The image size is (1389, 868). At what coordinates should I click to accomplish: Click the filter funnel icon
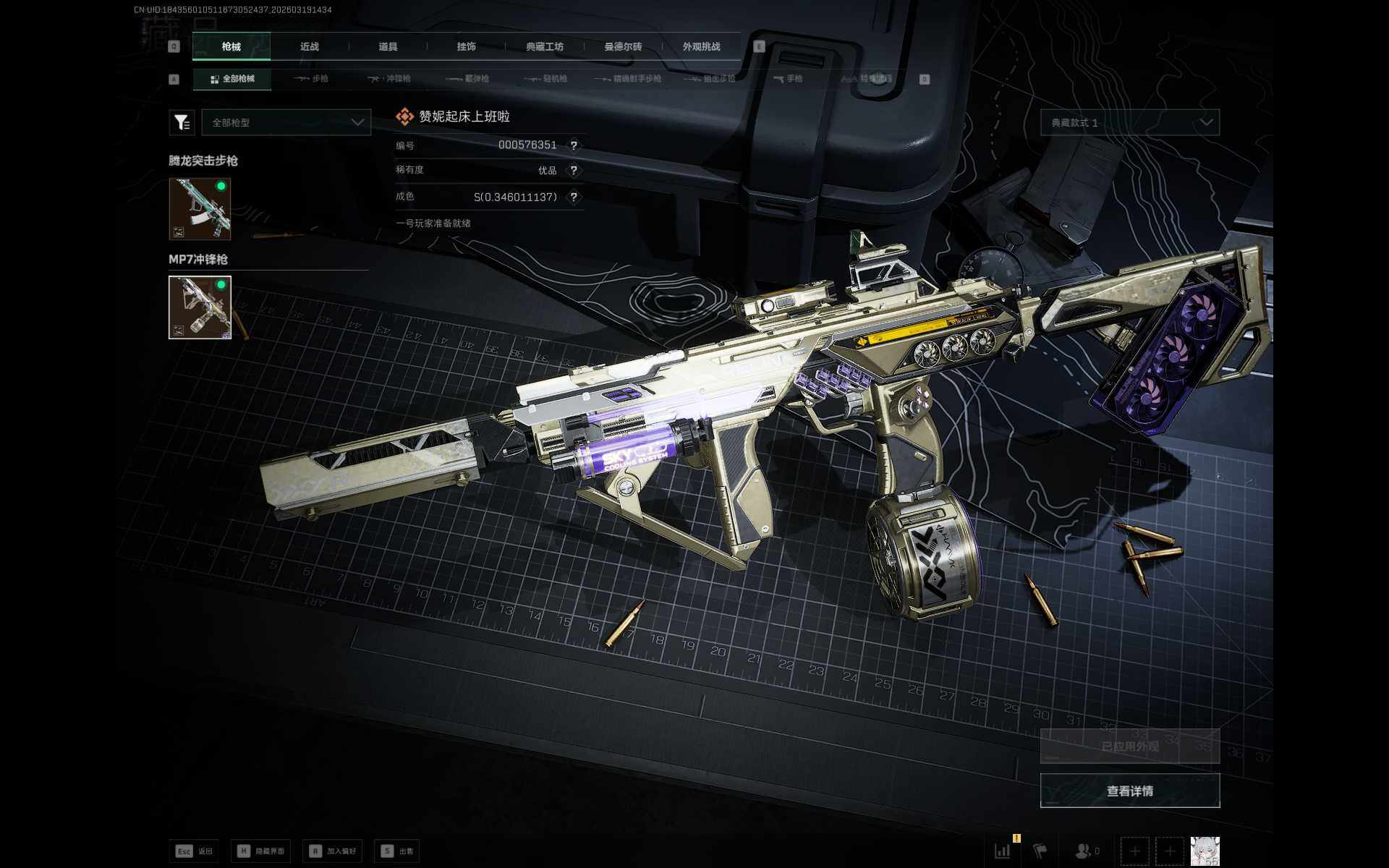[x=182, y=123]
